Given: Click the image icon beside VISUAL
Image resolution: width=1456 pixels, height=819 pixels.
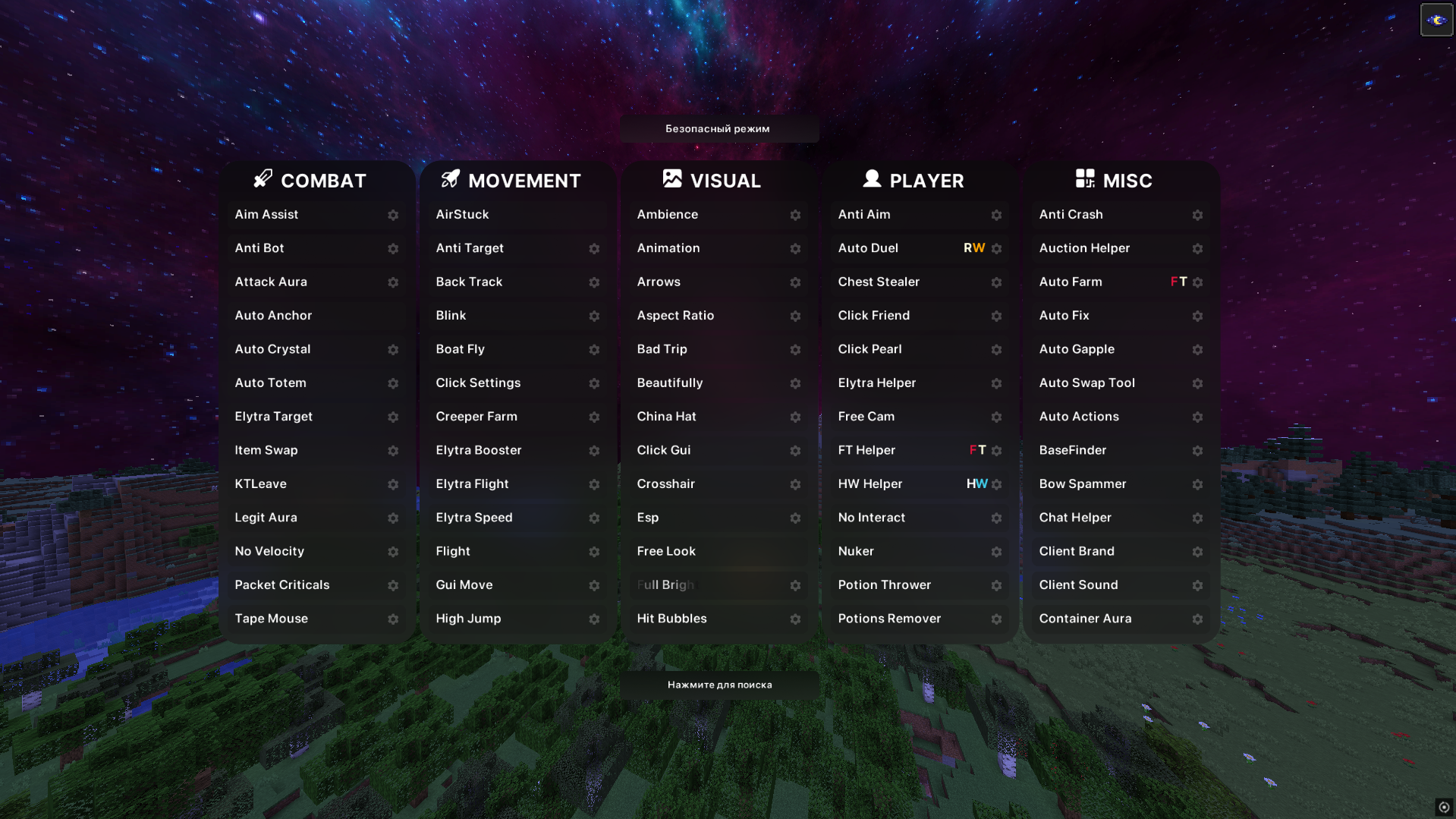Looking at the screenshot, I should point(672,179).
